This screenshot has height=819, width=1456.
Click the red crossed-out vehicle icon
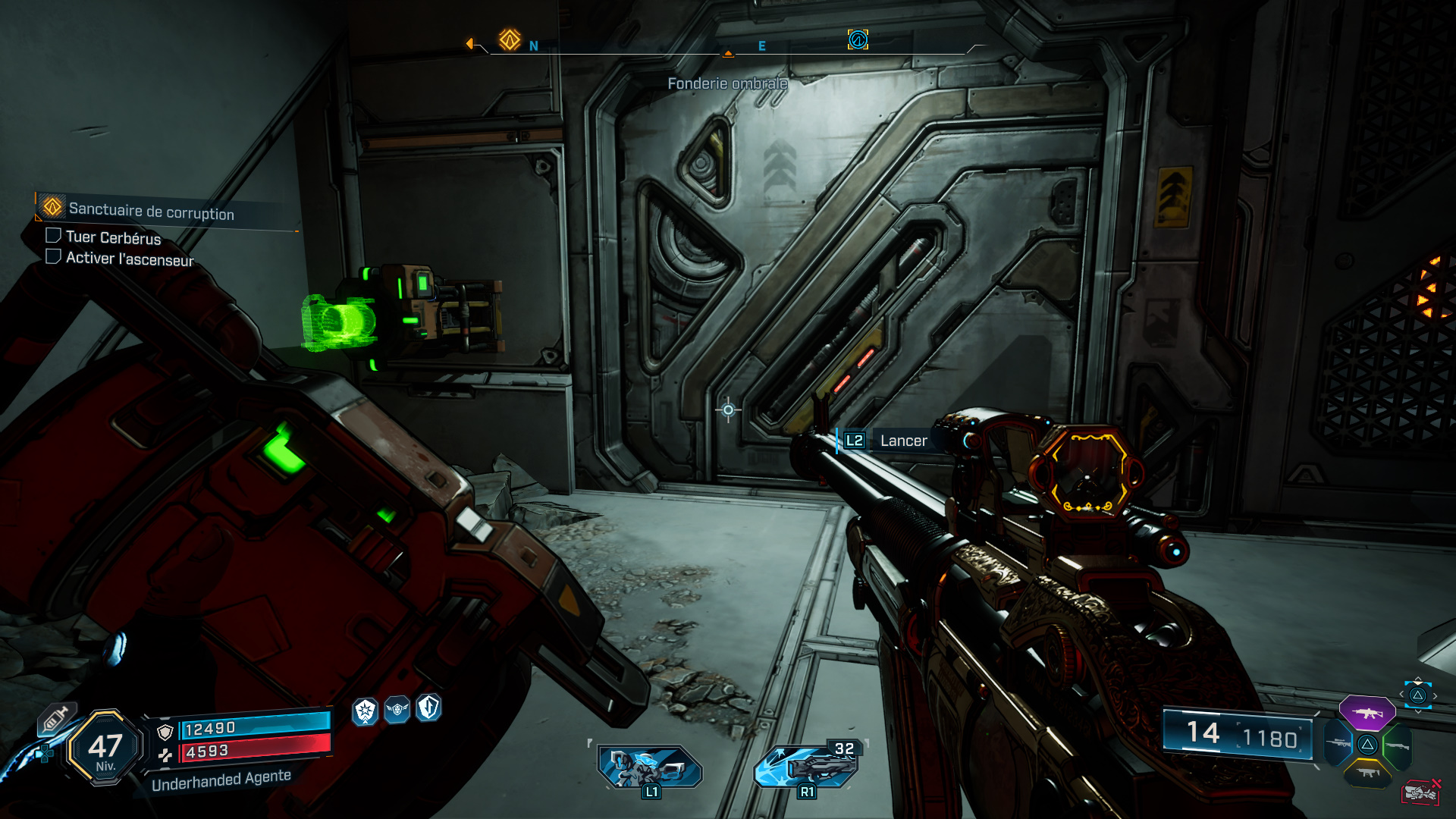pyautogui.click(x=1421, y=792)
